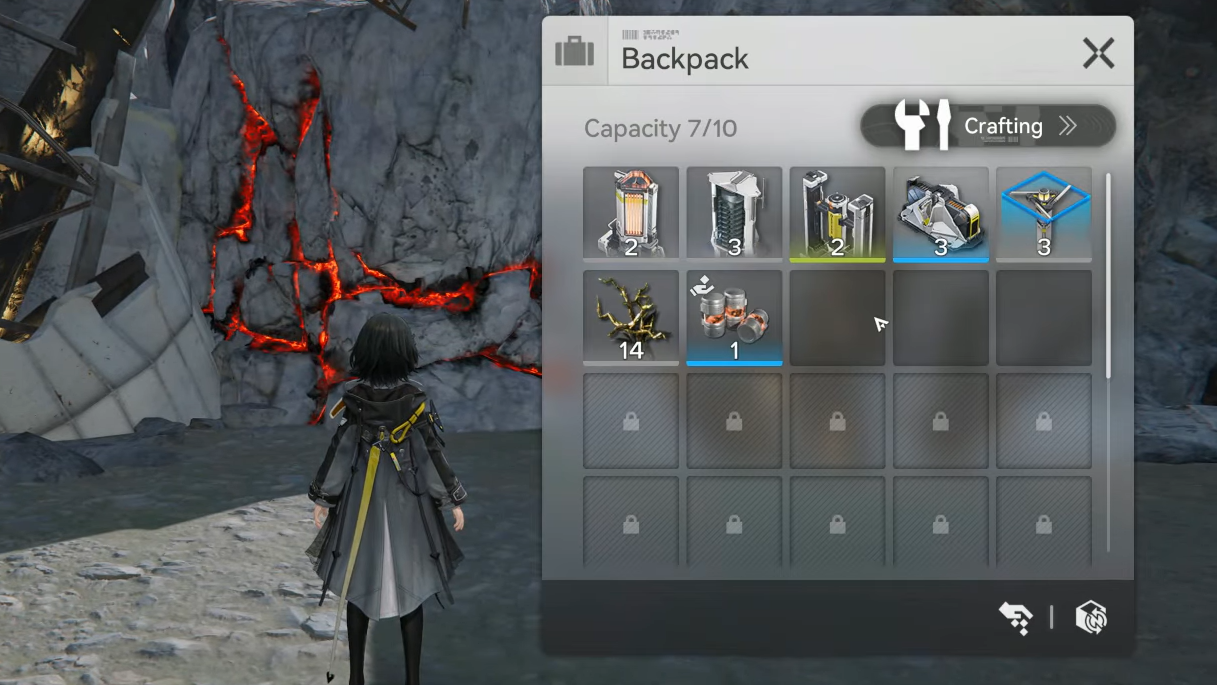Viewport: 1217px width, 685px height.
Task: Choose the metal canisters item slot
Action: [734, 317]
